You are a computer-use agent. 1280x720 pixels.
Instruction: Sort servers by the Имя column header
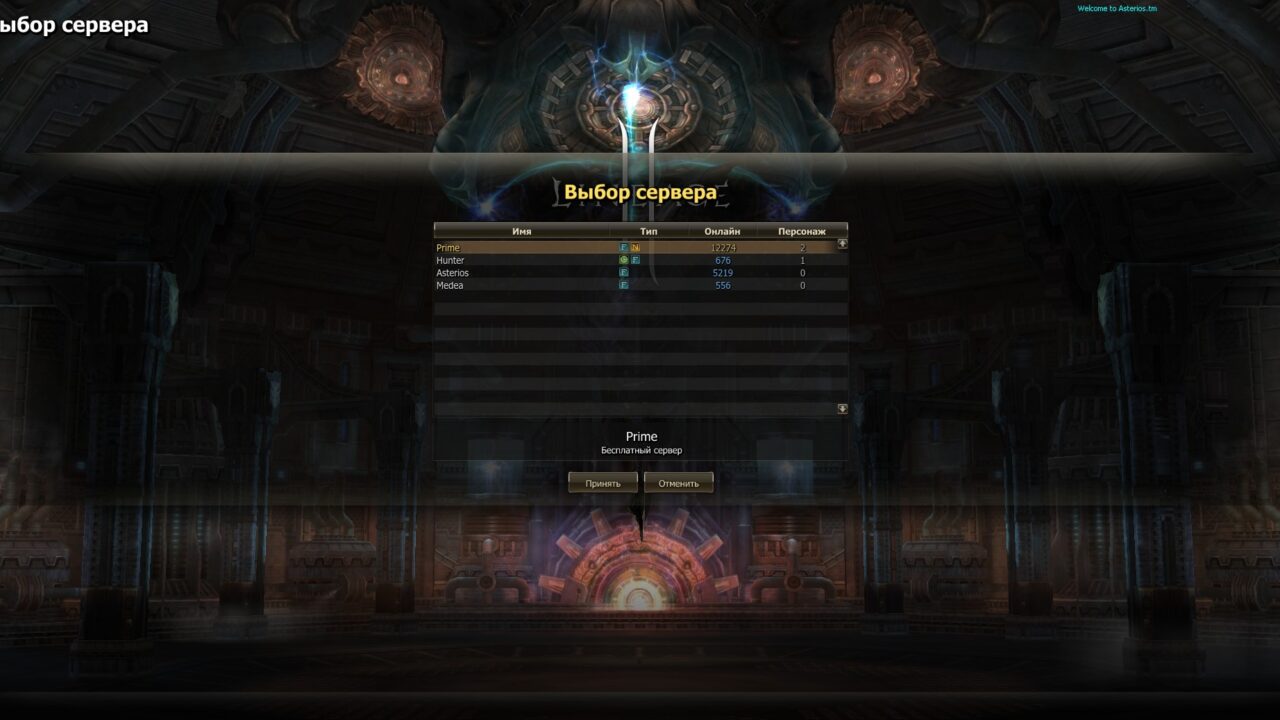(x=520, y=231)
